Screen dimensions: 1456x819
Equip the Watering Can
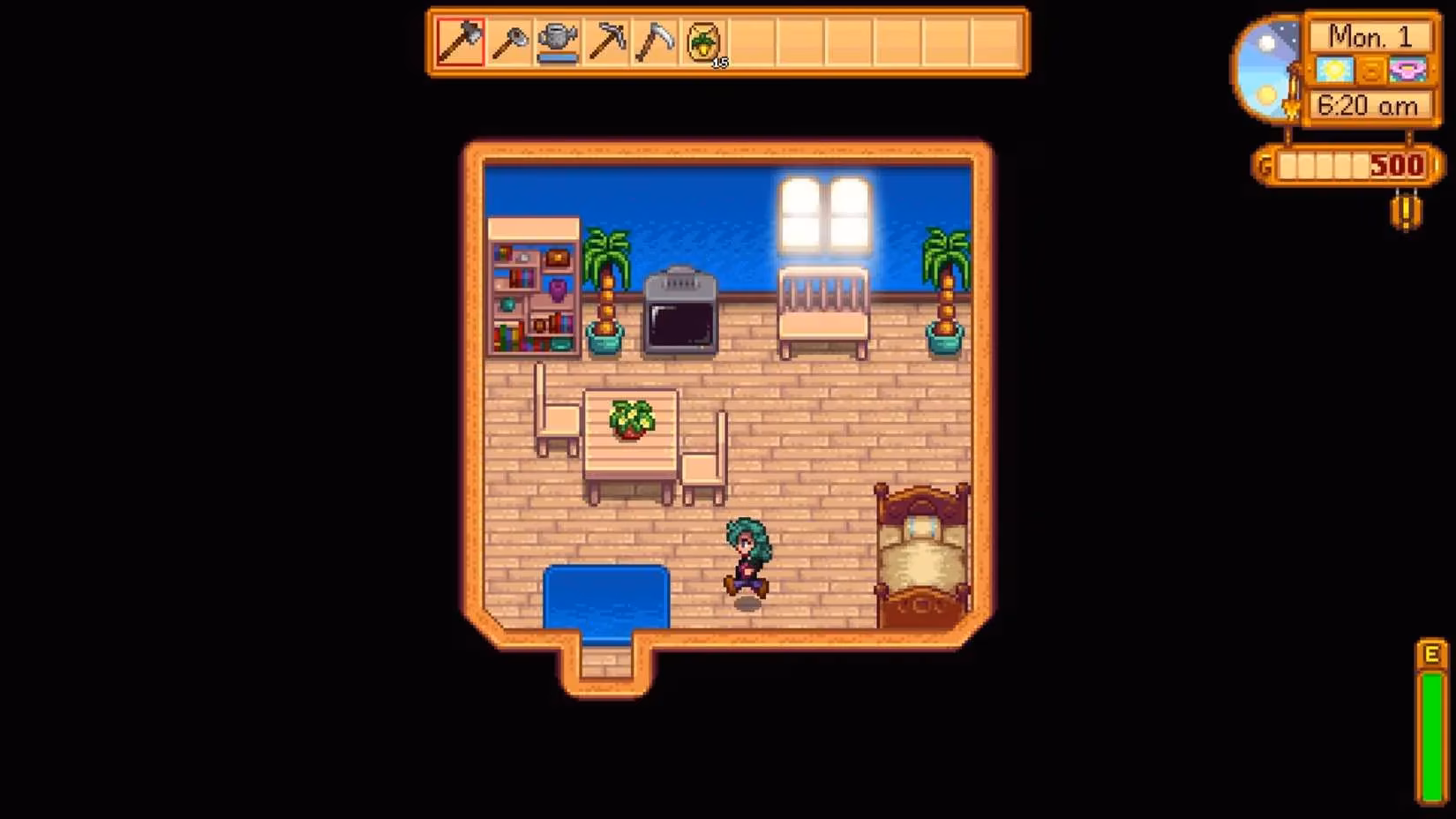click(558, 41)
